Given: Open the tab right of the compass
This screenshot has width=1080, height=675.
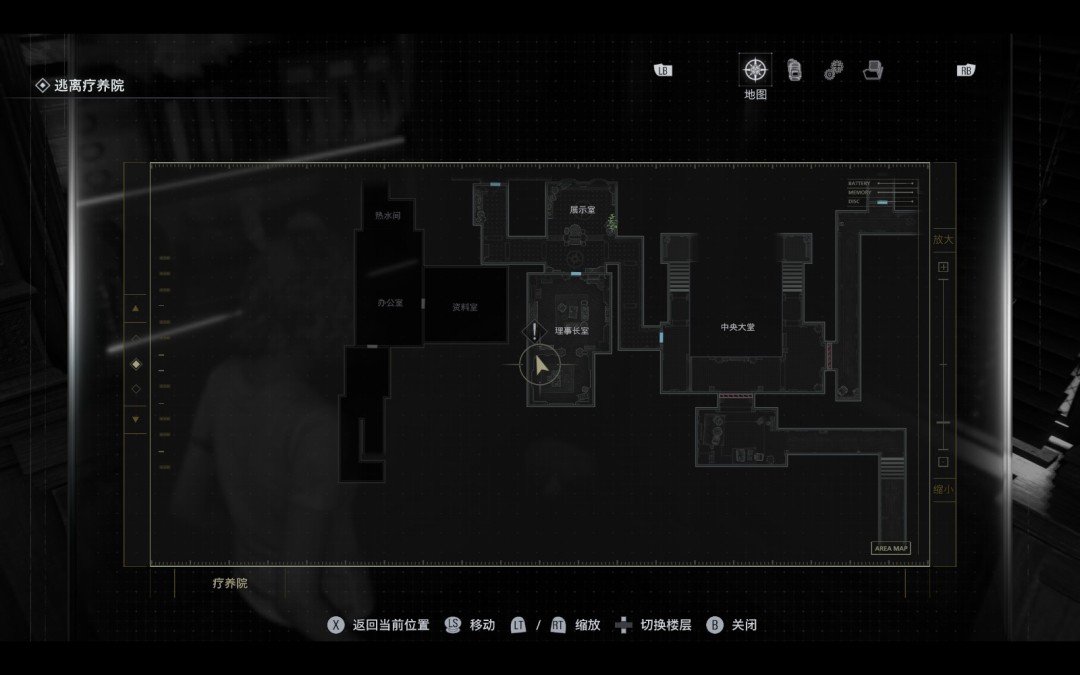Looking at the screenshot, I should click(794, 70).
